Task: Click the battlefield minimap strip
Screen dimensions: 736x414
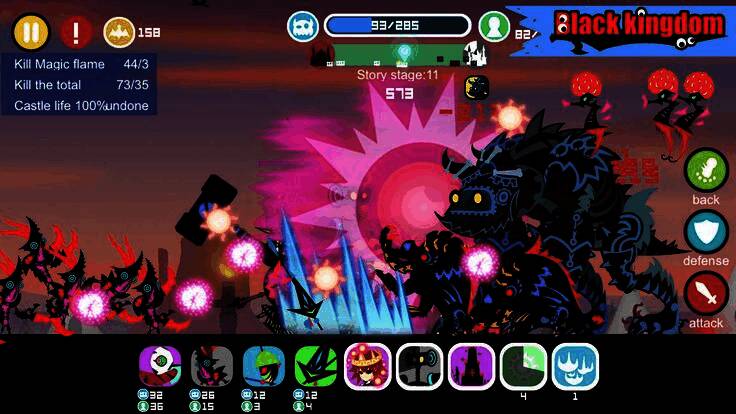Action: pyautogui.click(x=398, y=54)
